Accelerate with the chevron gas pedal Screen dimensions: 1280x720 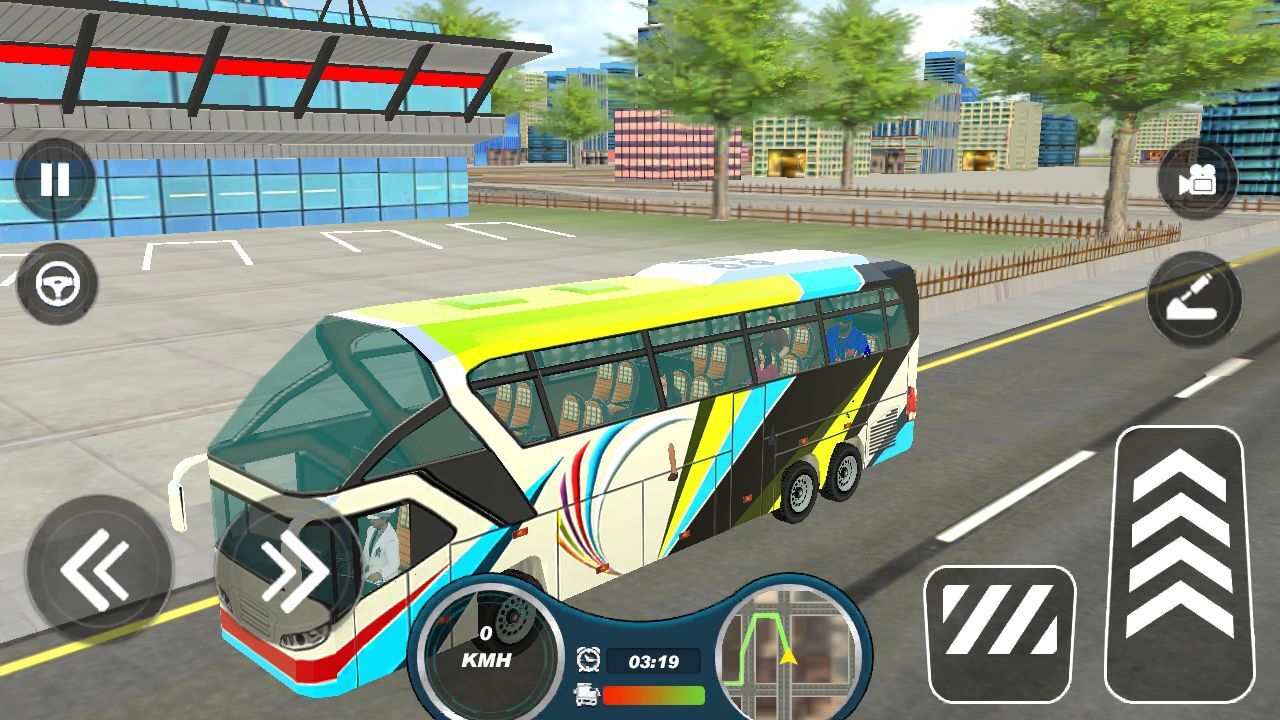1179,563
